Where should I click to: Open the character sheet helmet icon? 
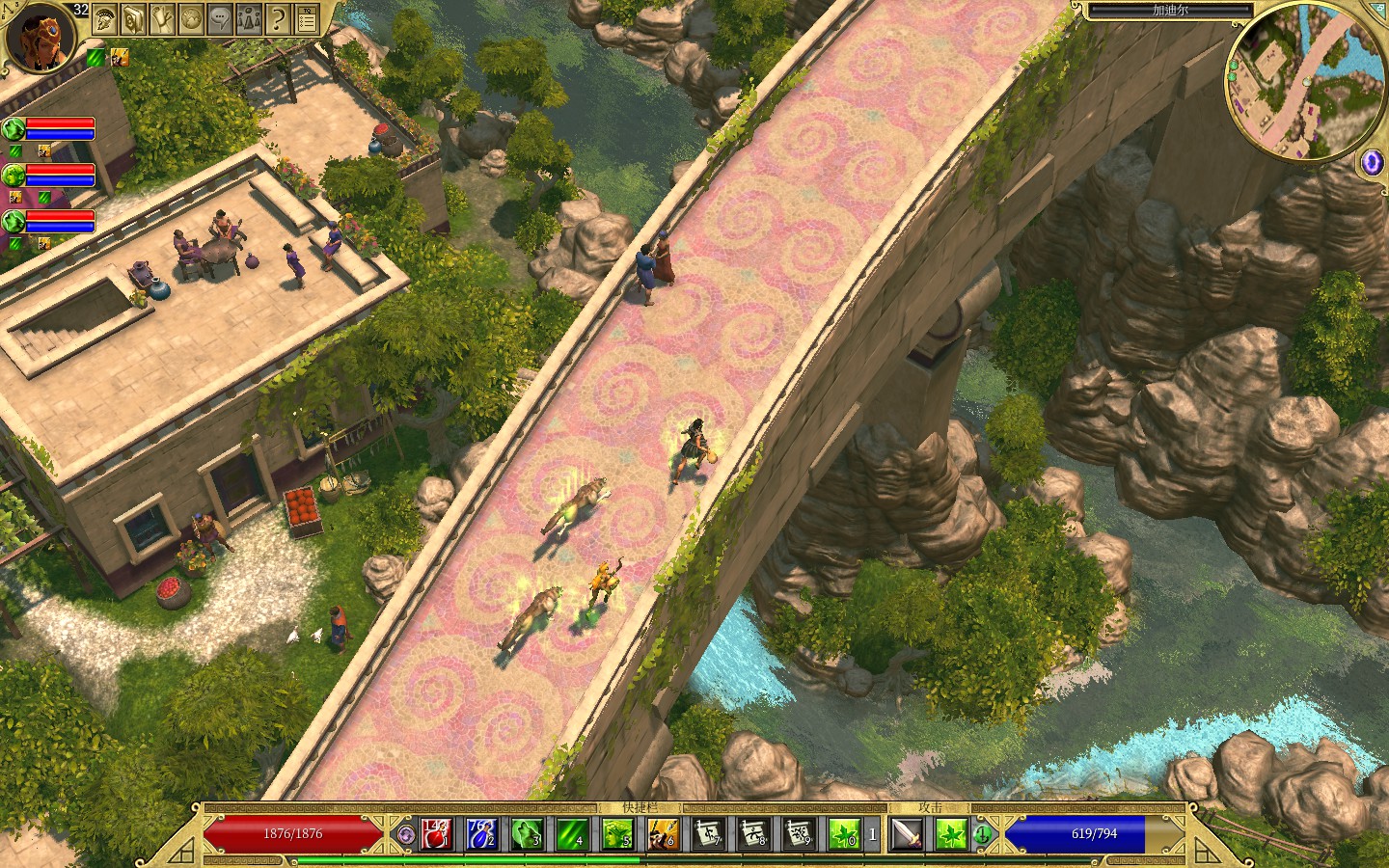104,17
